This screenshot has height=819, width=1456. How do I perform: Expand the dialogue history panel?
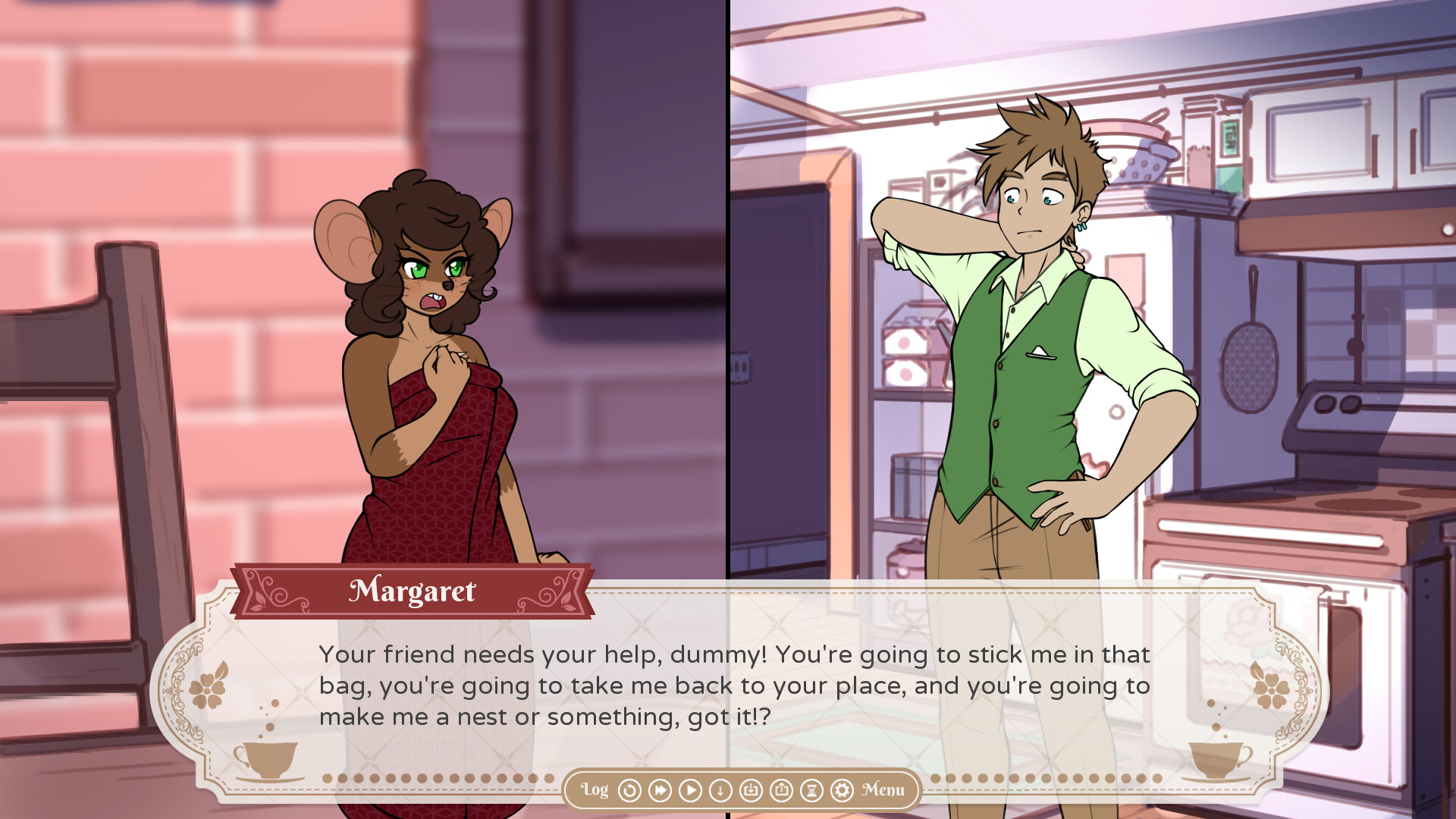click(595, 790)
